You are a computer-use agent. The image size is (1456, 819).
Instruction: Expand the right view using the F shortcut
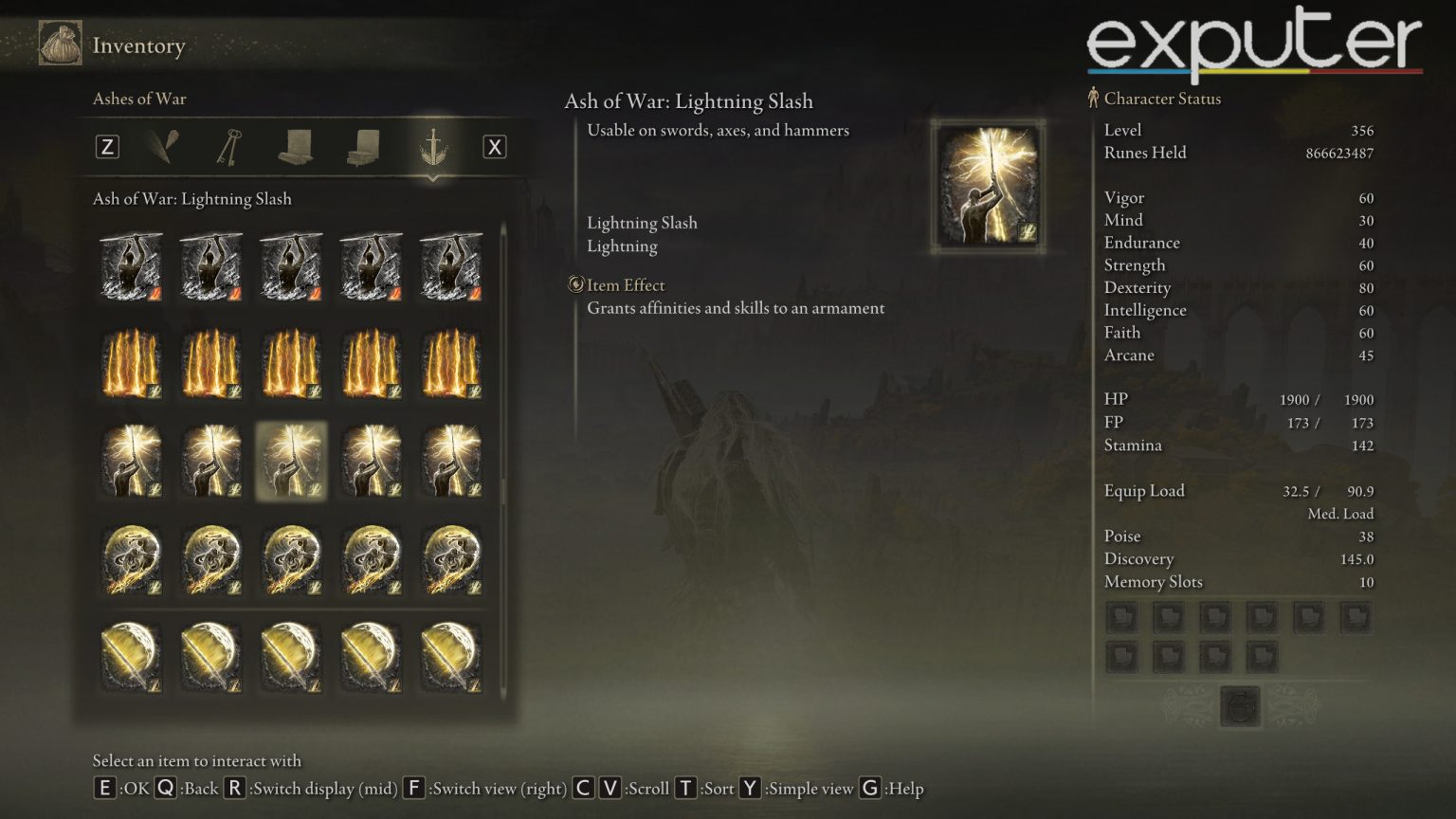point(414,788)
